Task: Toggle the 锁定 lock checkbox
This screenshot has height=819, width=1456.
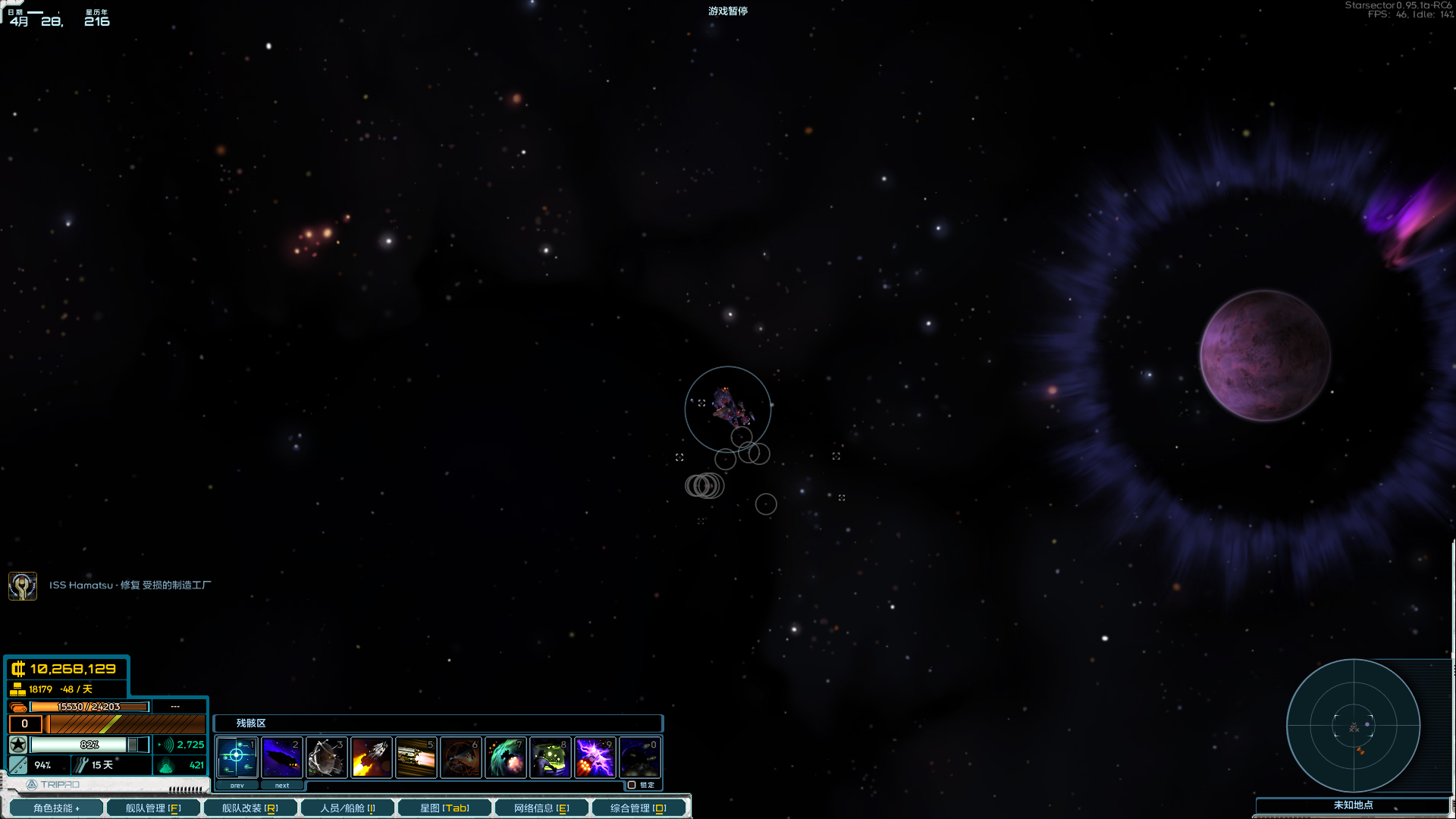Action: [x=632, y=785]
